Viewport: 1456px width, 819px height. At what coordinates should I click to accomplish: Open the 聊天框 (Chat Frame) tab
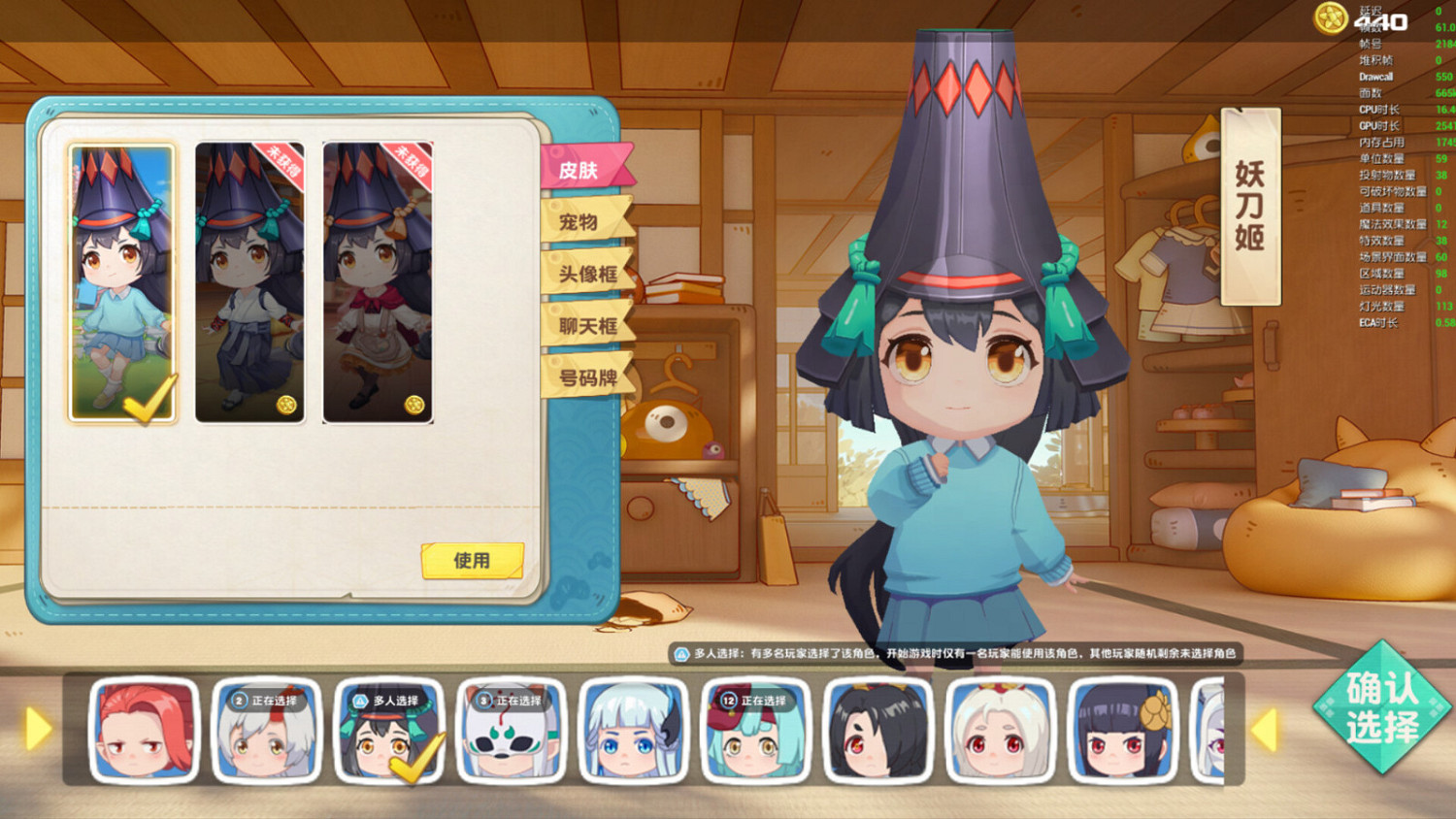587,327
